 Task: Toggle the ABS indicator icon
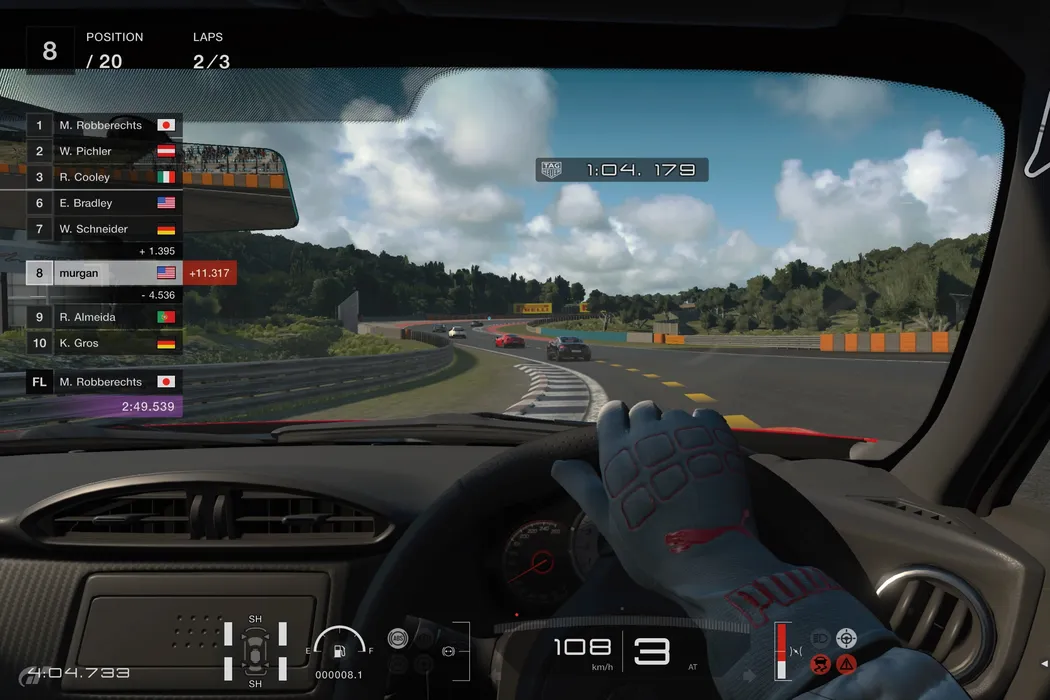tap(398, 637)
